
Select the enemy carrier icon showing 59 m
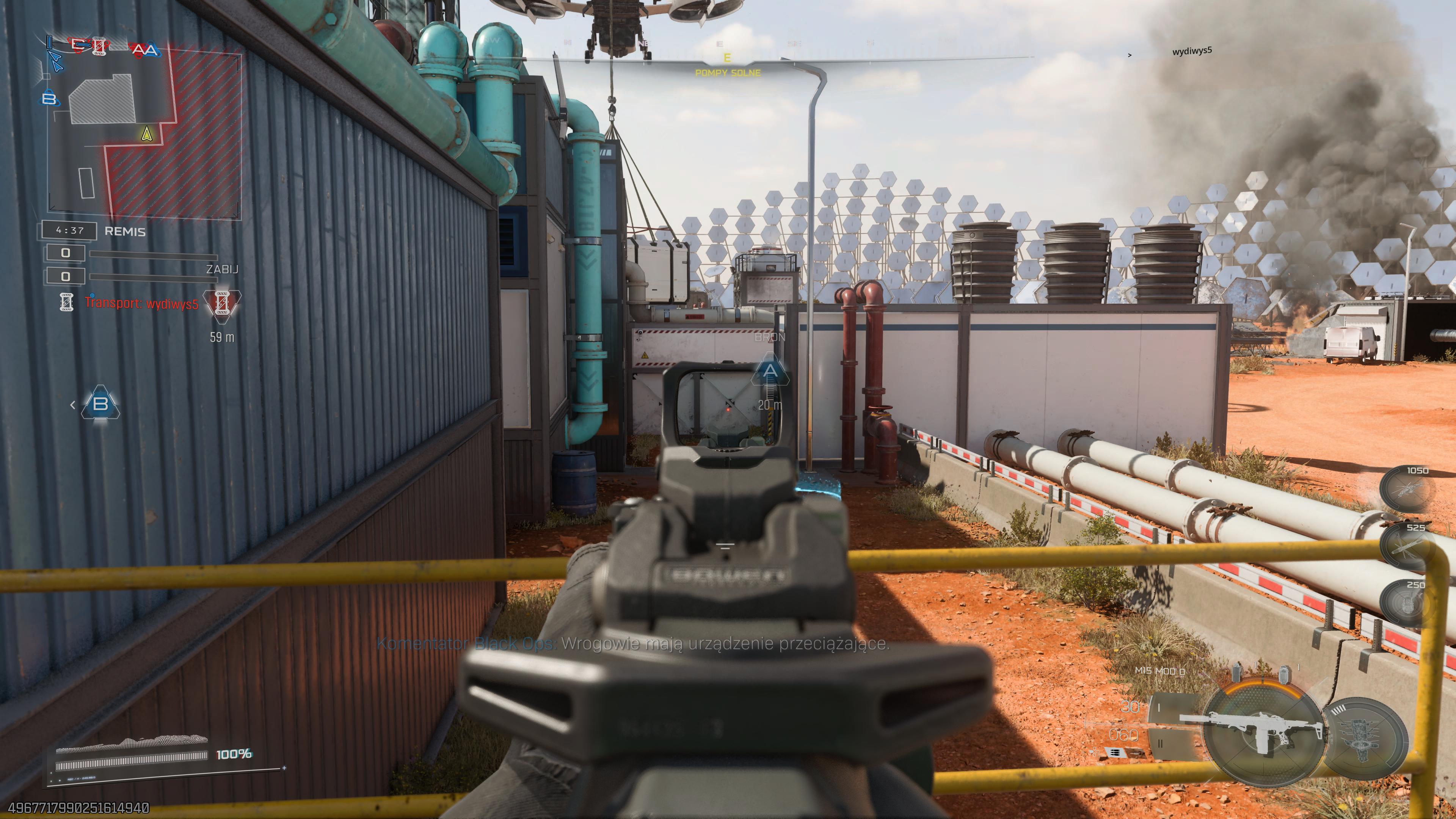(x=222, y=303)
